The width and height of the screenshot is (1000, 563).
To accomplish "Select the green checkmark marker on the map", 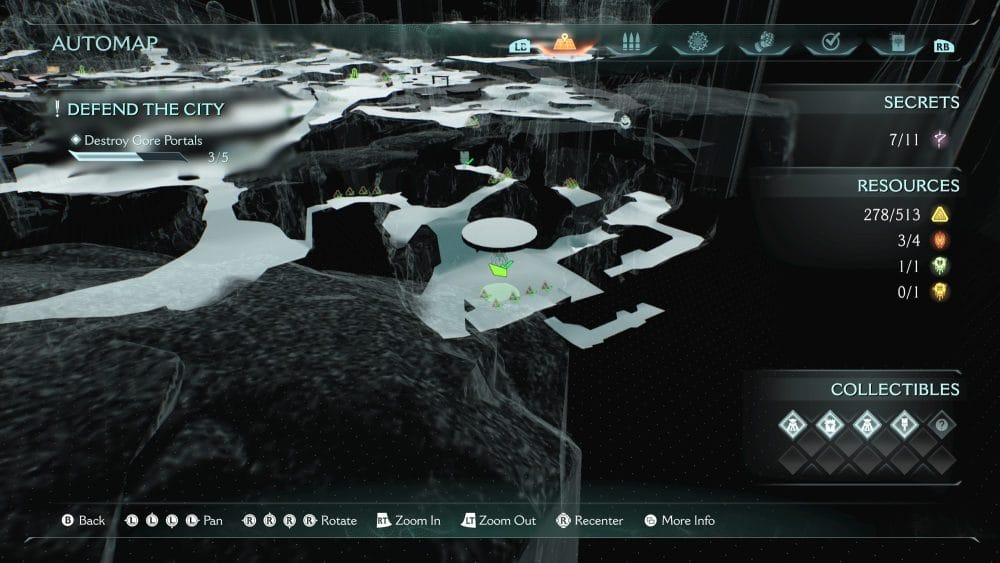I will pyautogui.click(x=466, y=158).
